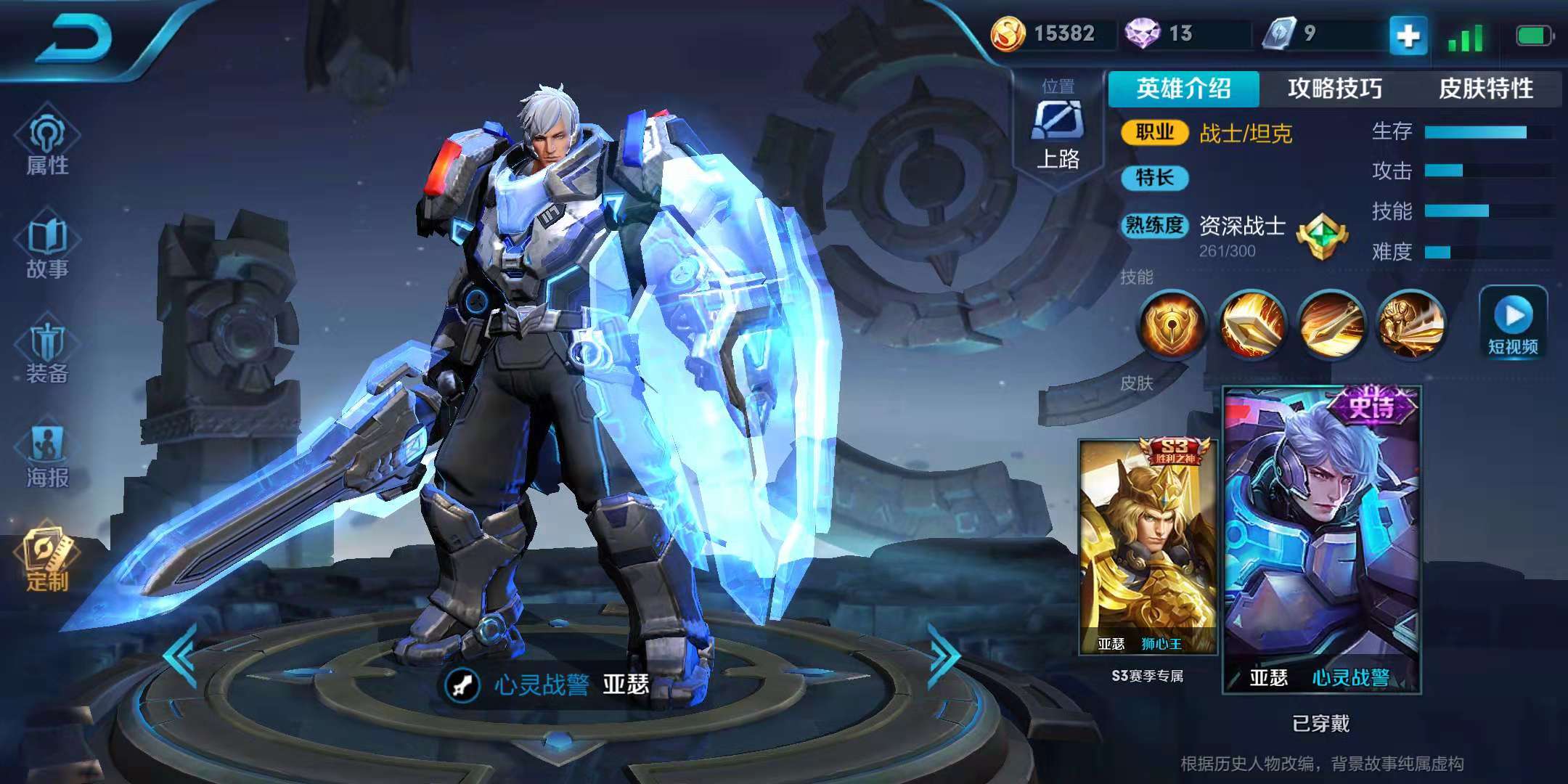Show the 装备 equipment recommendations
The width and height of the screenshot is (1568, 784).
(x=48, y=354)
